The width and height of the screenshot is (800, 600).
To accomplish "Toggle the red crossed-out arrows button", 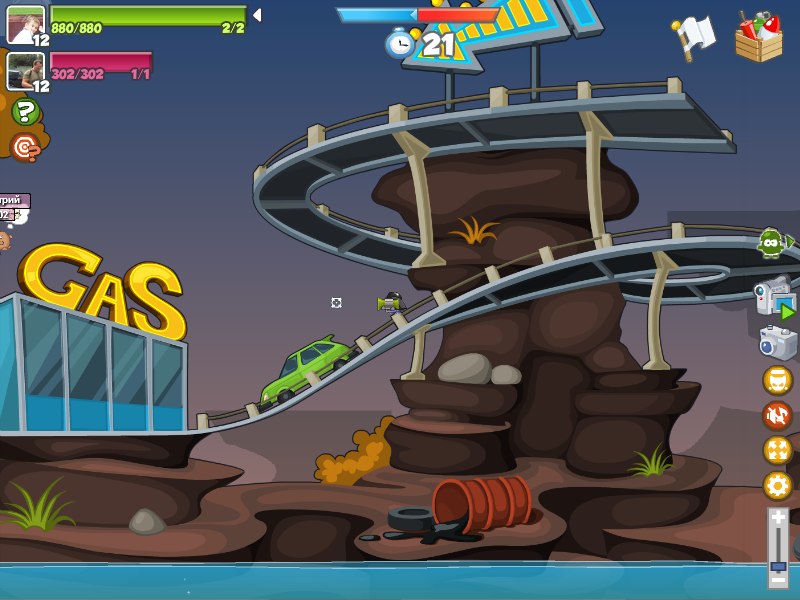I will click(777, 415).
